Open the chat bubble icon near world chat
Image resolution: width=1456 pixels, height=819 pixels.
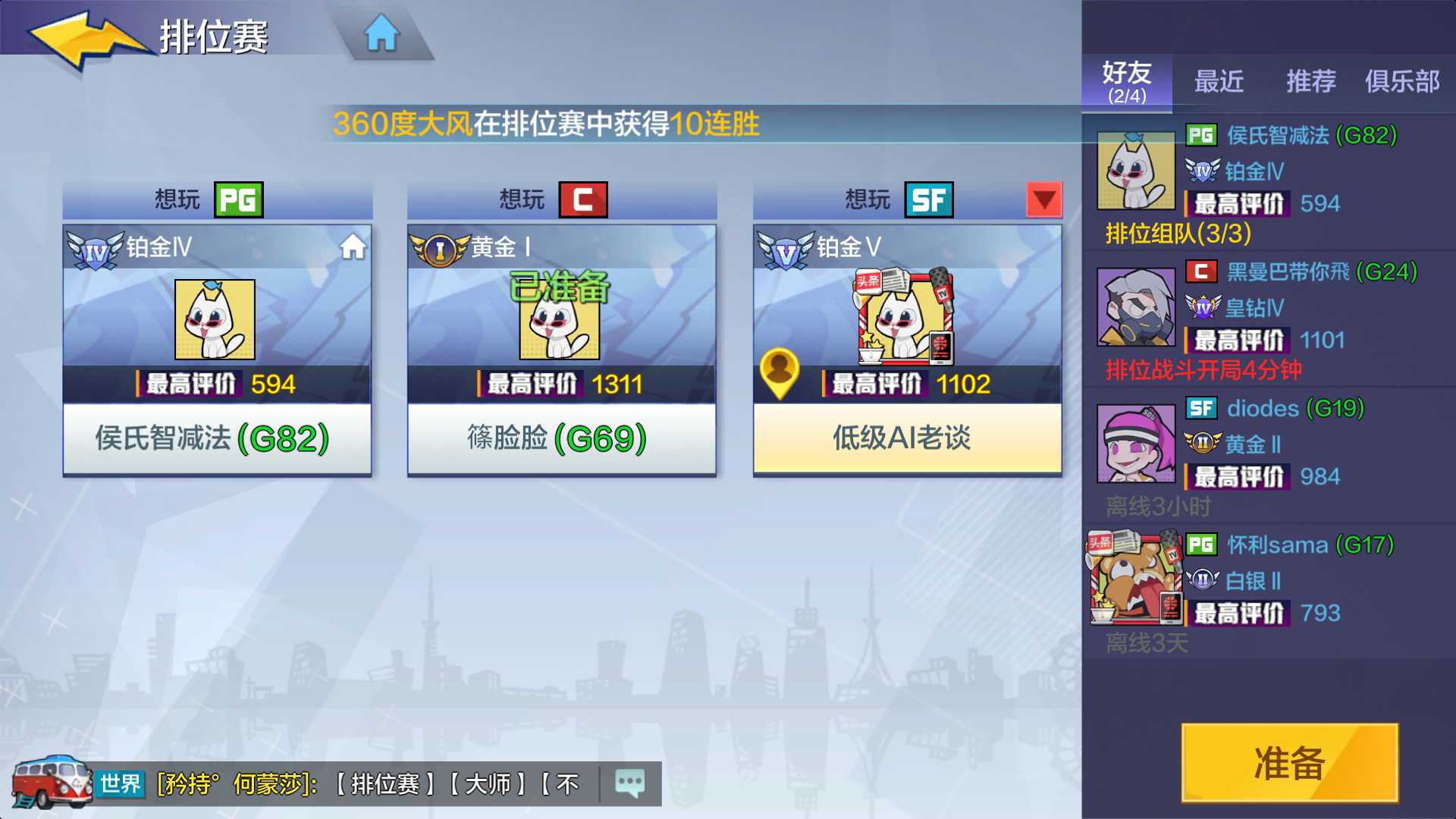pyautogui.click(x=629, y=784)
